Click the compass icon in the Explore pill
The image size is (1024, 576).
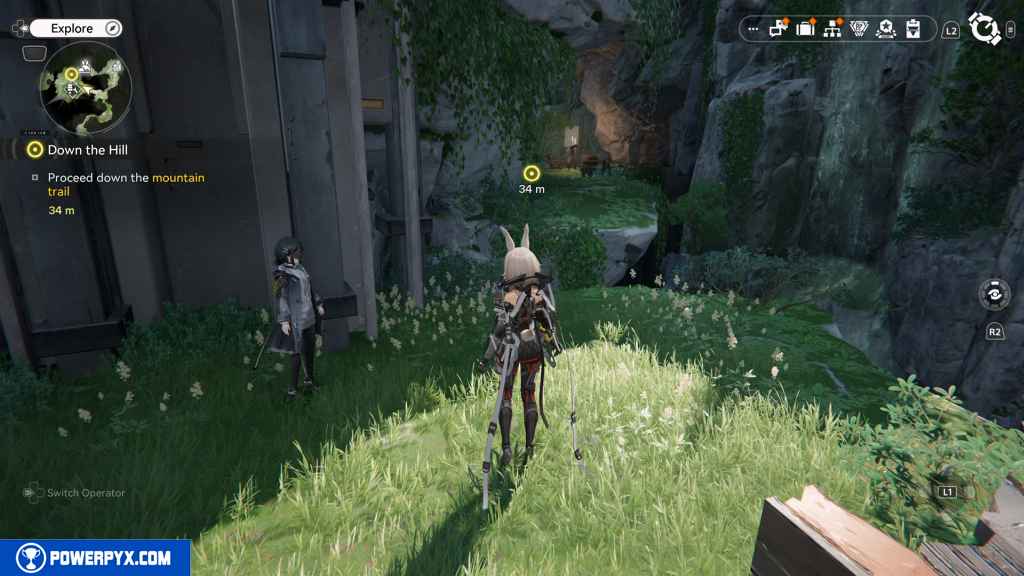(112, 29)
